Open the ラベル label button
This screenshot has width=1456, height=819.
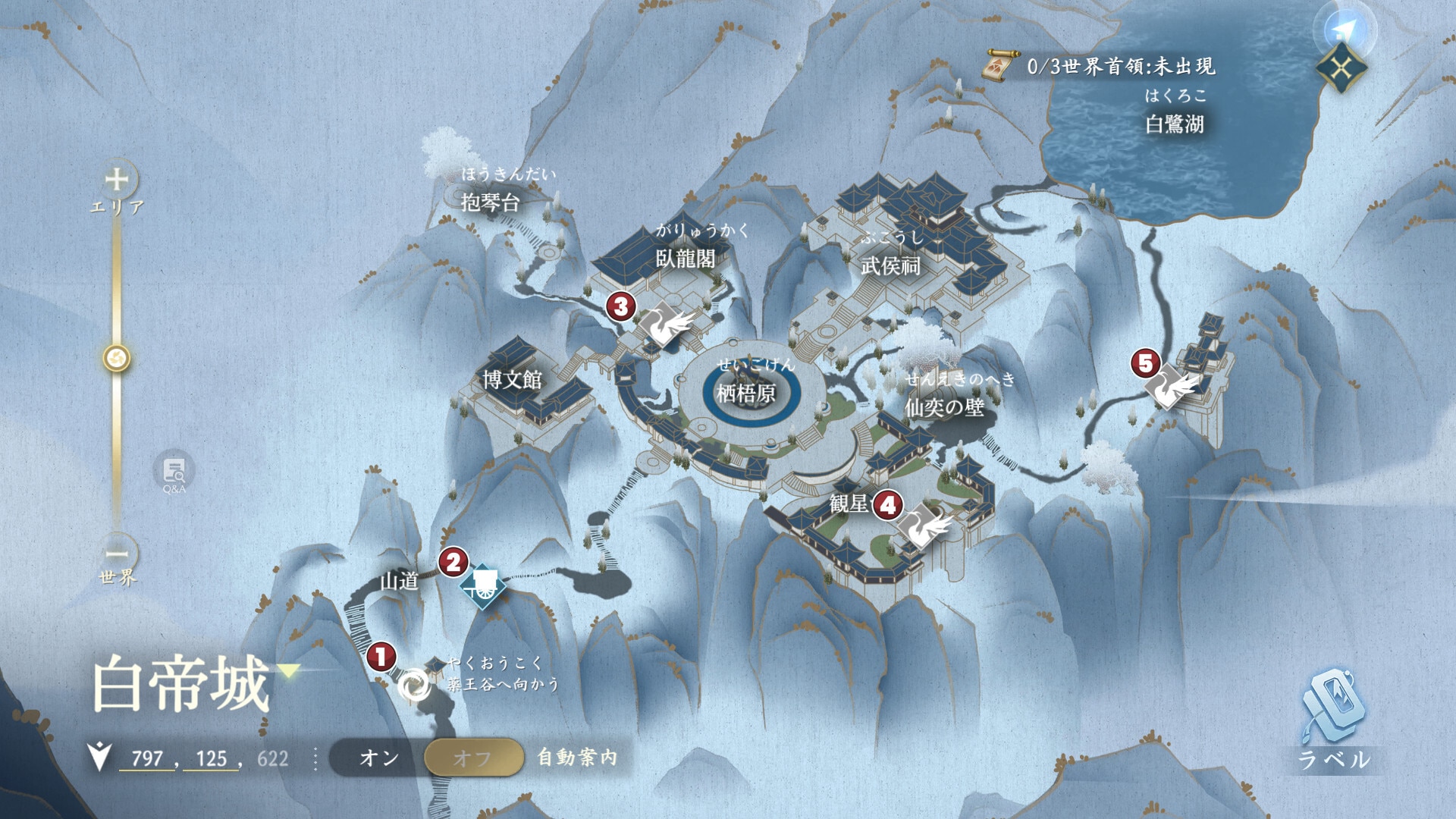tap(1334, 719)
